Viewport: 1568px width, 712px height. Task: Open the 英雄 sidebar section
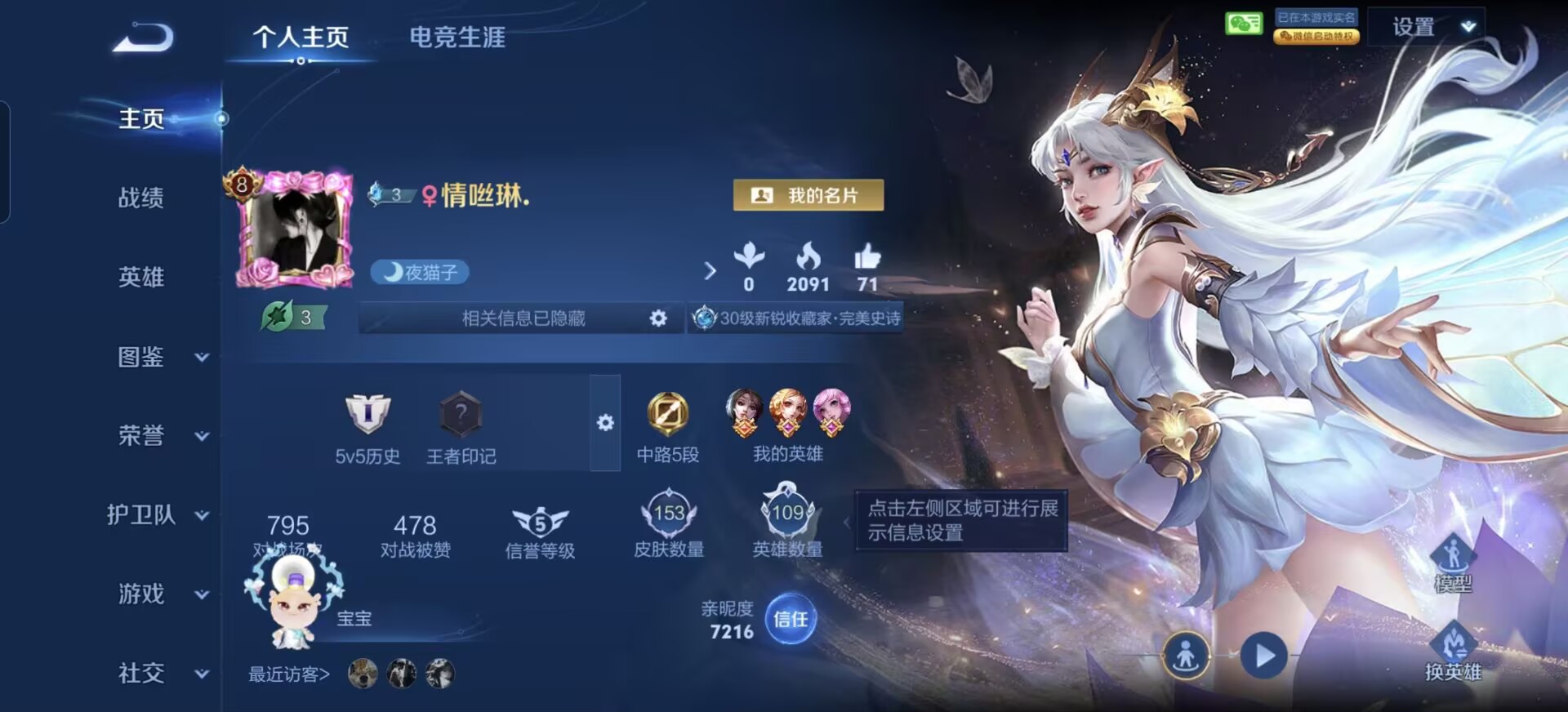pyautogui.click(x=141, y=277)
